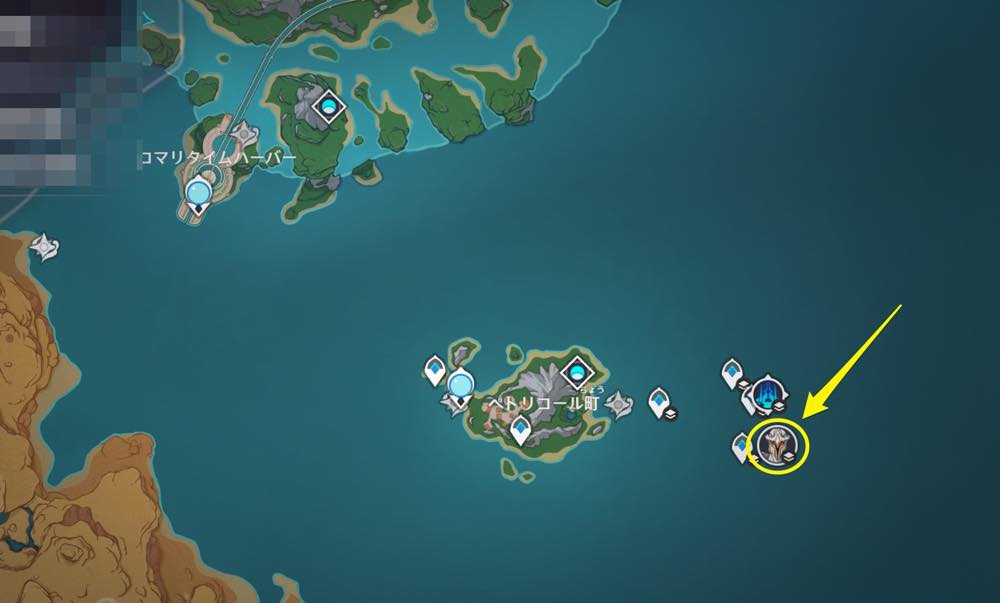Click the blue orb marker west of ペトリコール町
This screenshot has width=1000, height=603.
click(x=460, y=384)
